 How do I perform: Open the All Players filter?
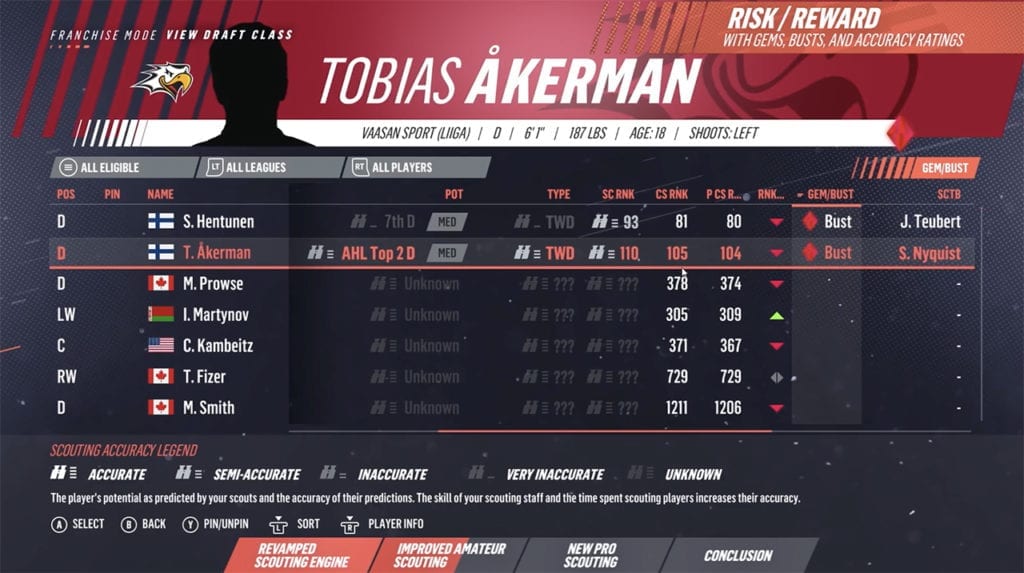(401, 167)
